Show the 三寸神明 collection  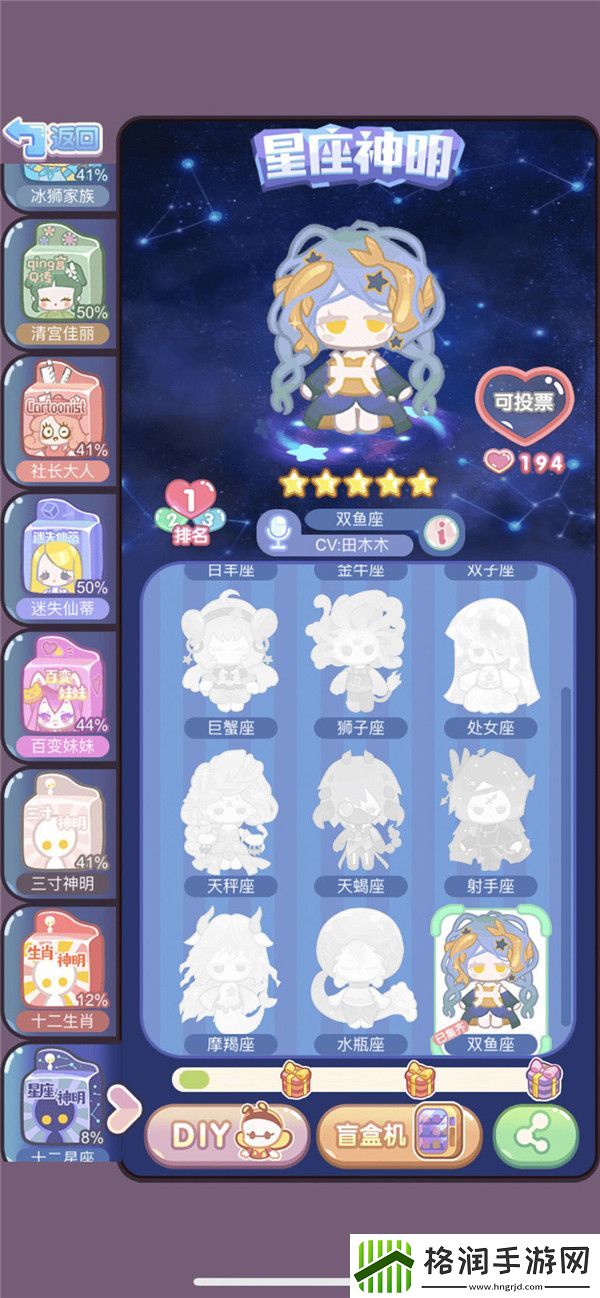[x=62, y=833]
